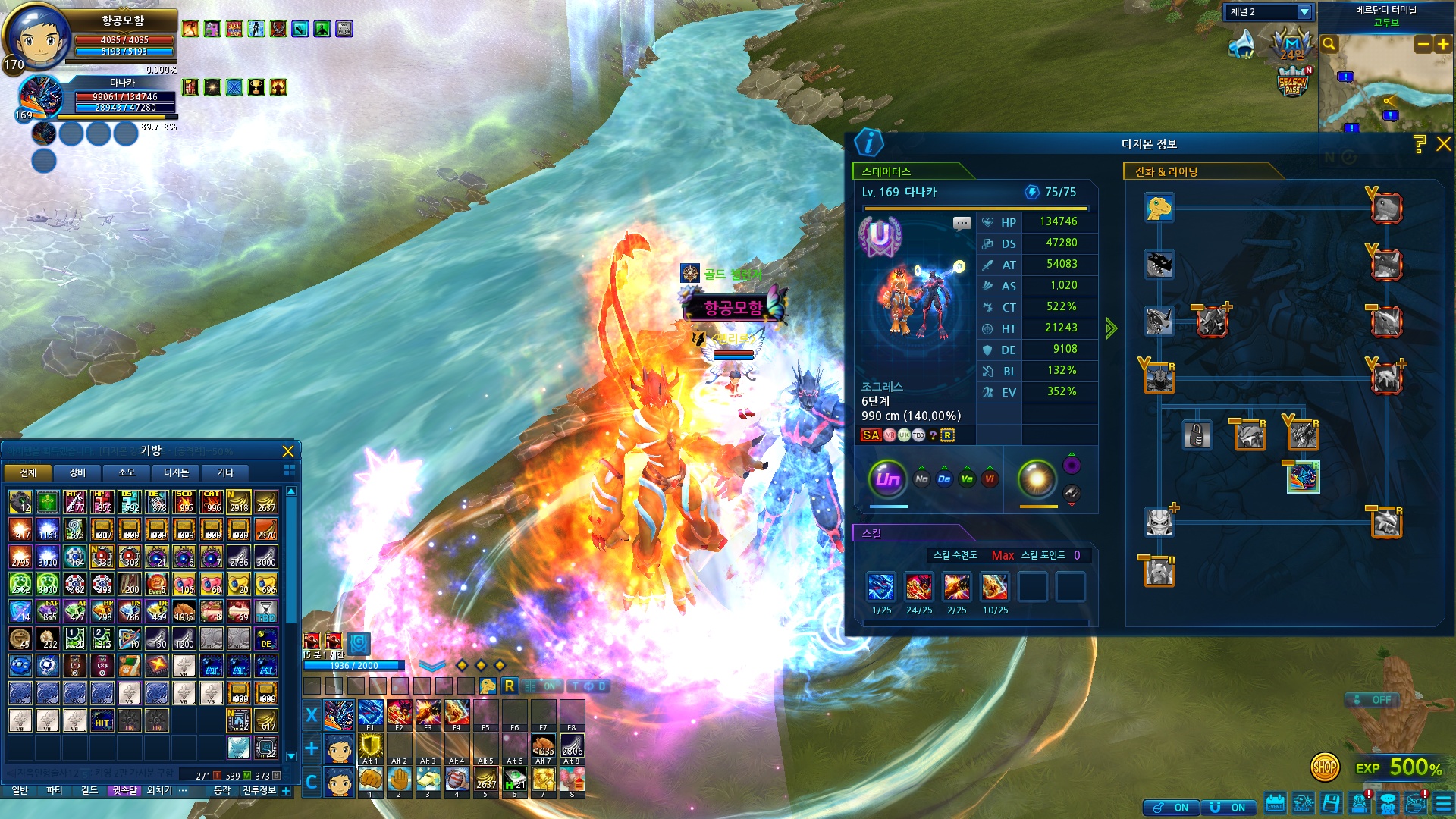Zoom in the minimap with plus button
Image resolution: width=1456 pixels, height=819 pixels.
(x=1443, y=45)
